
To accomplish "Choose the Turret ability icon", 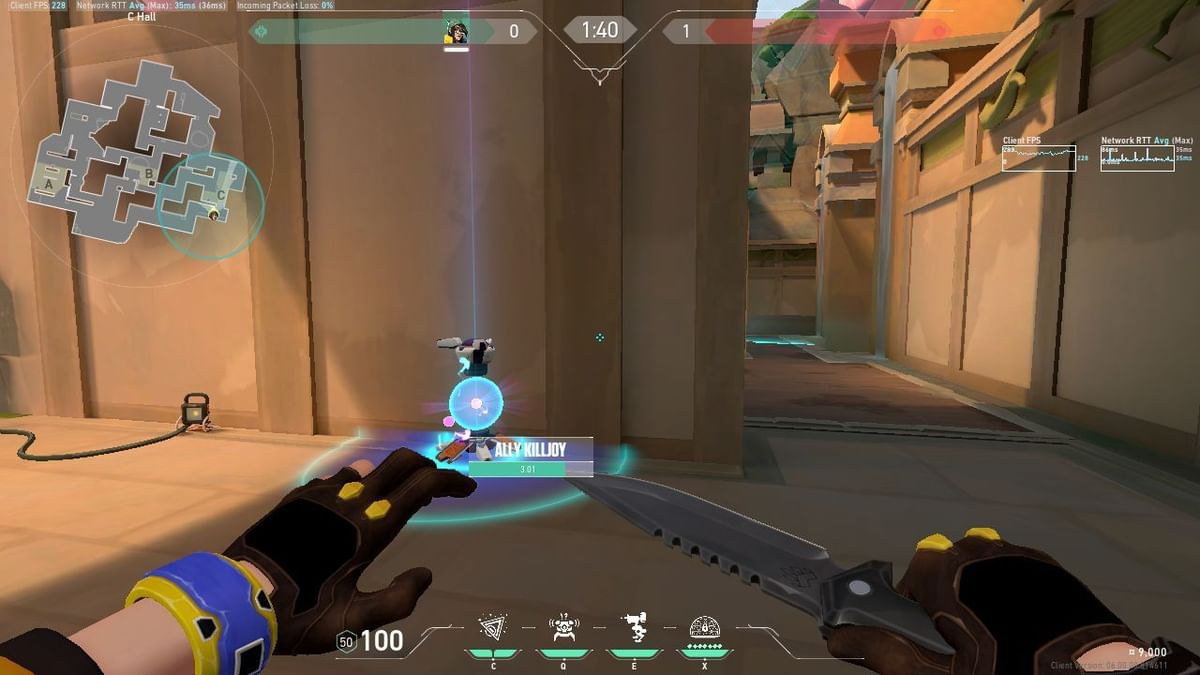I will coord(634,628).
